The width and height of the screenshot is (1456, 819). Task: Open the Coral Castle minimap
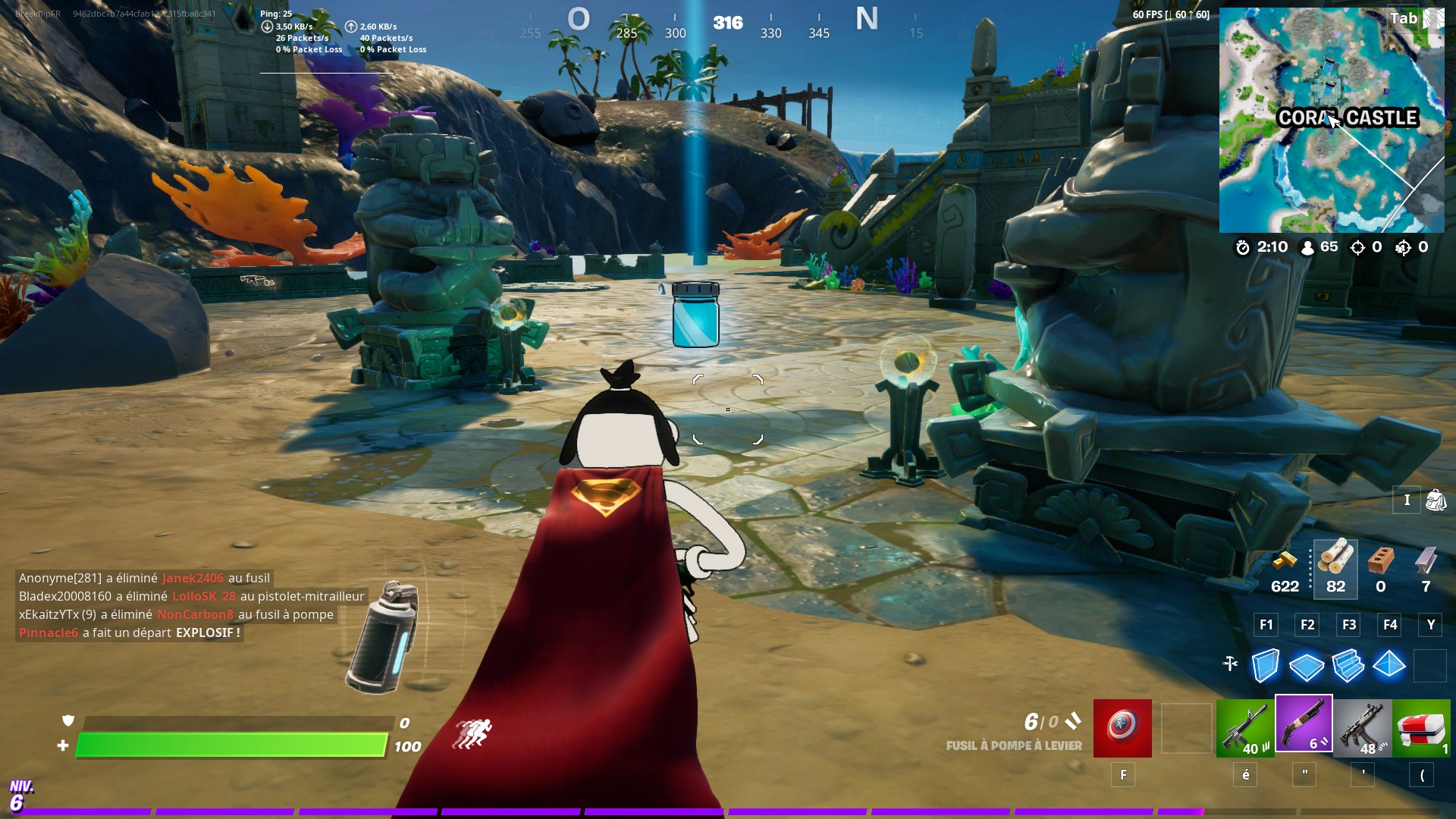pos(1331,120)
